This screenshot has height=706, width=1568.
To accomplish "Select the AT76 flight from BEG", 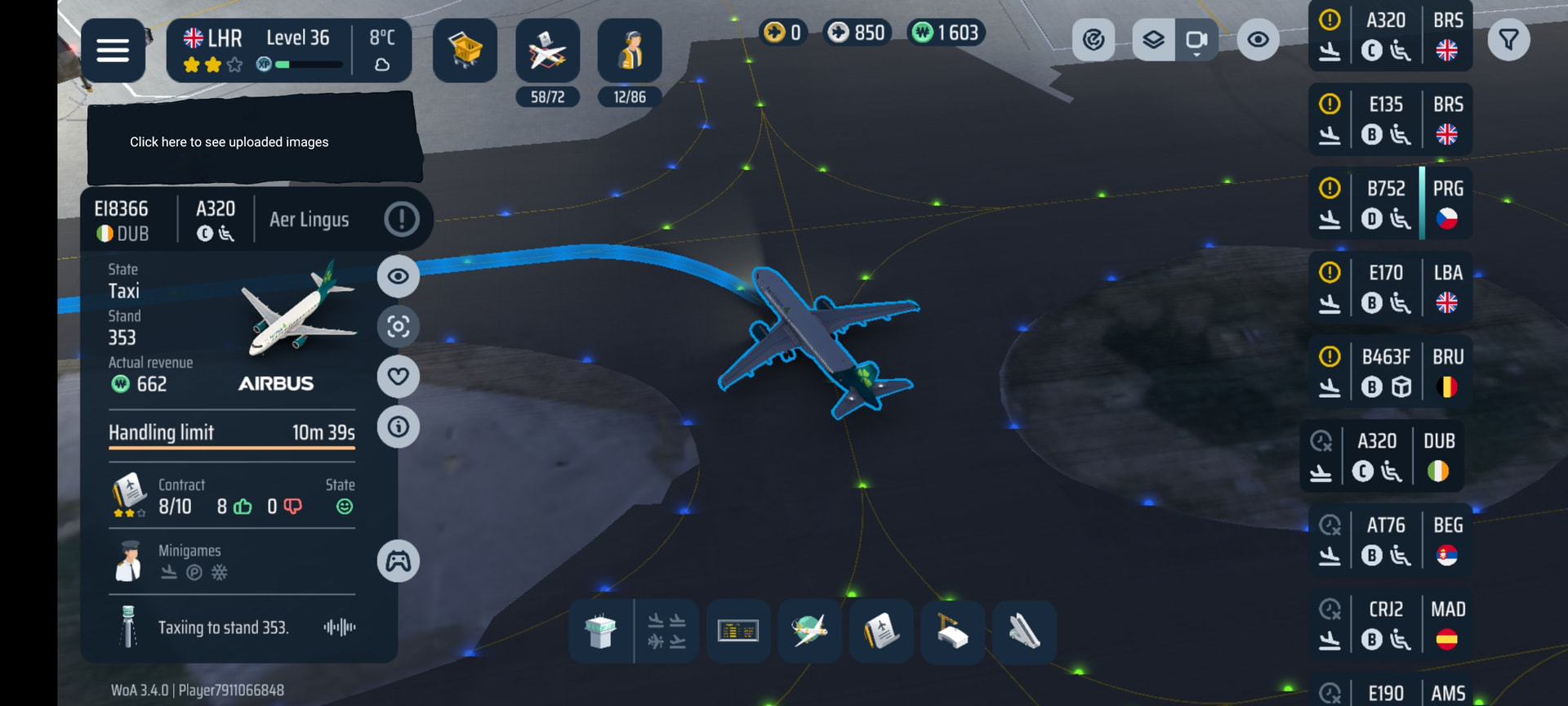I will pyautogui.click(x=1390, y=540).
